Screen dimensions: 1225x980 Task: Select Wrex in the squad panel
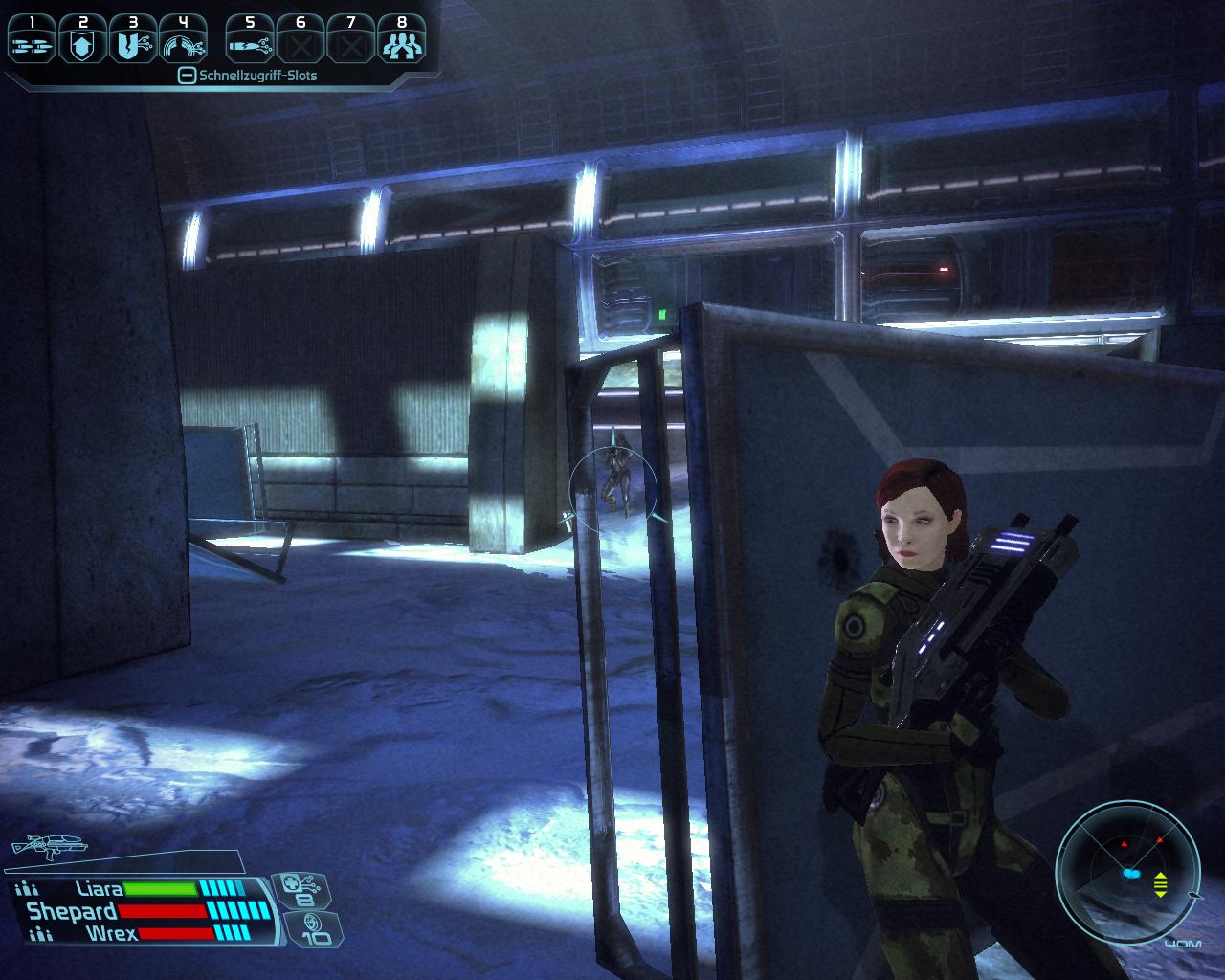tap(111, 932)
